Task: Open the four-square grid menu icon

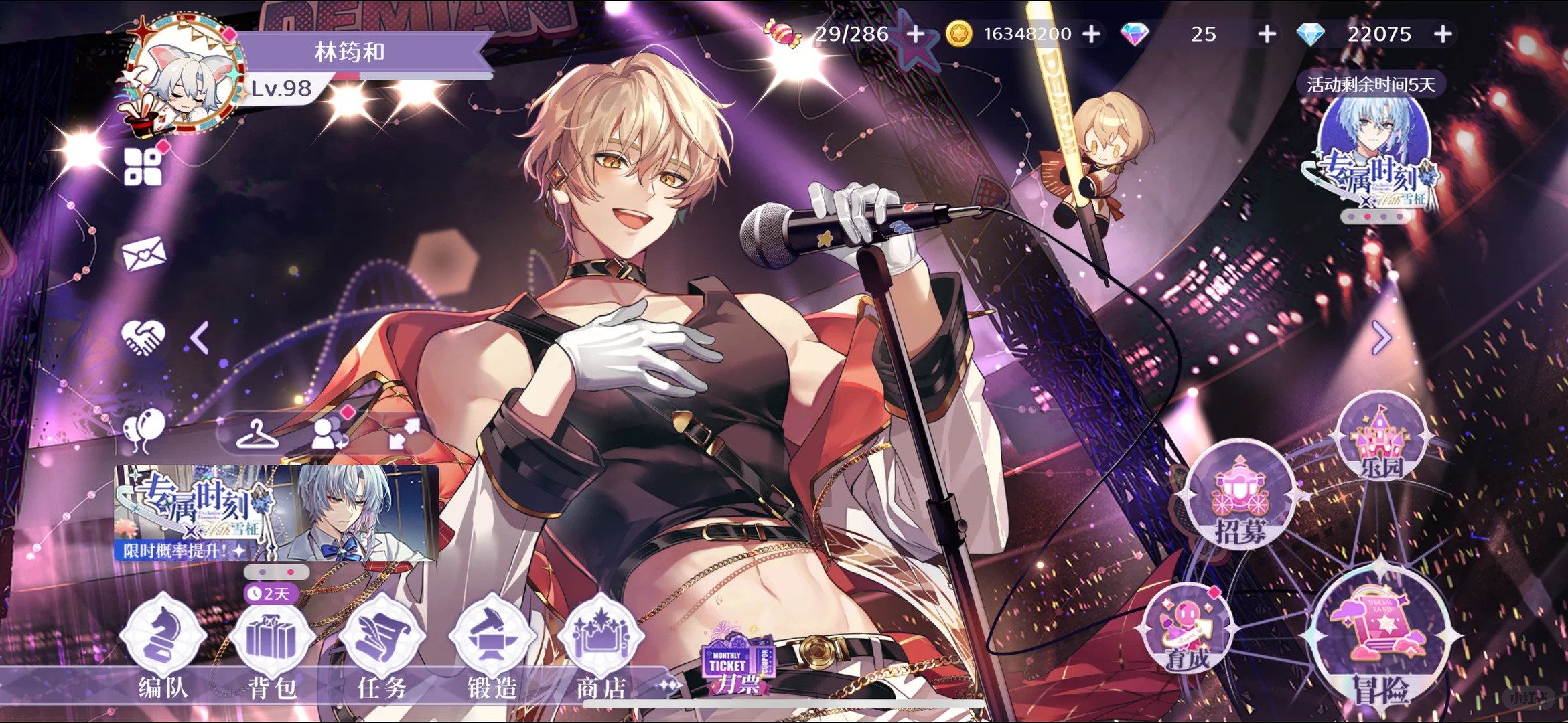Action: pos(143,166)
